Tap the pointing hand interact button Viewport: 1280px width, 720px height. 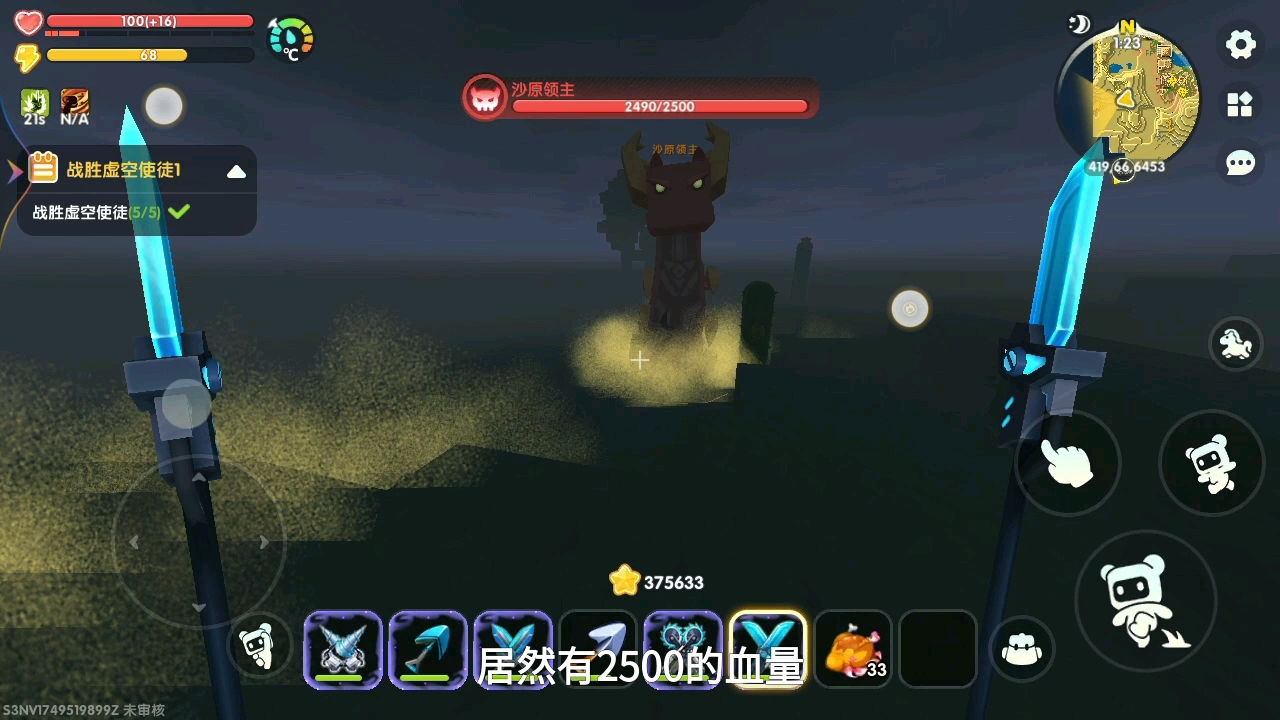coord(1067,463)
